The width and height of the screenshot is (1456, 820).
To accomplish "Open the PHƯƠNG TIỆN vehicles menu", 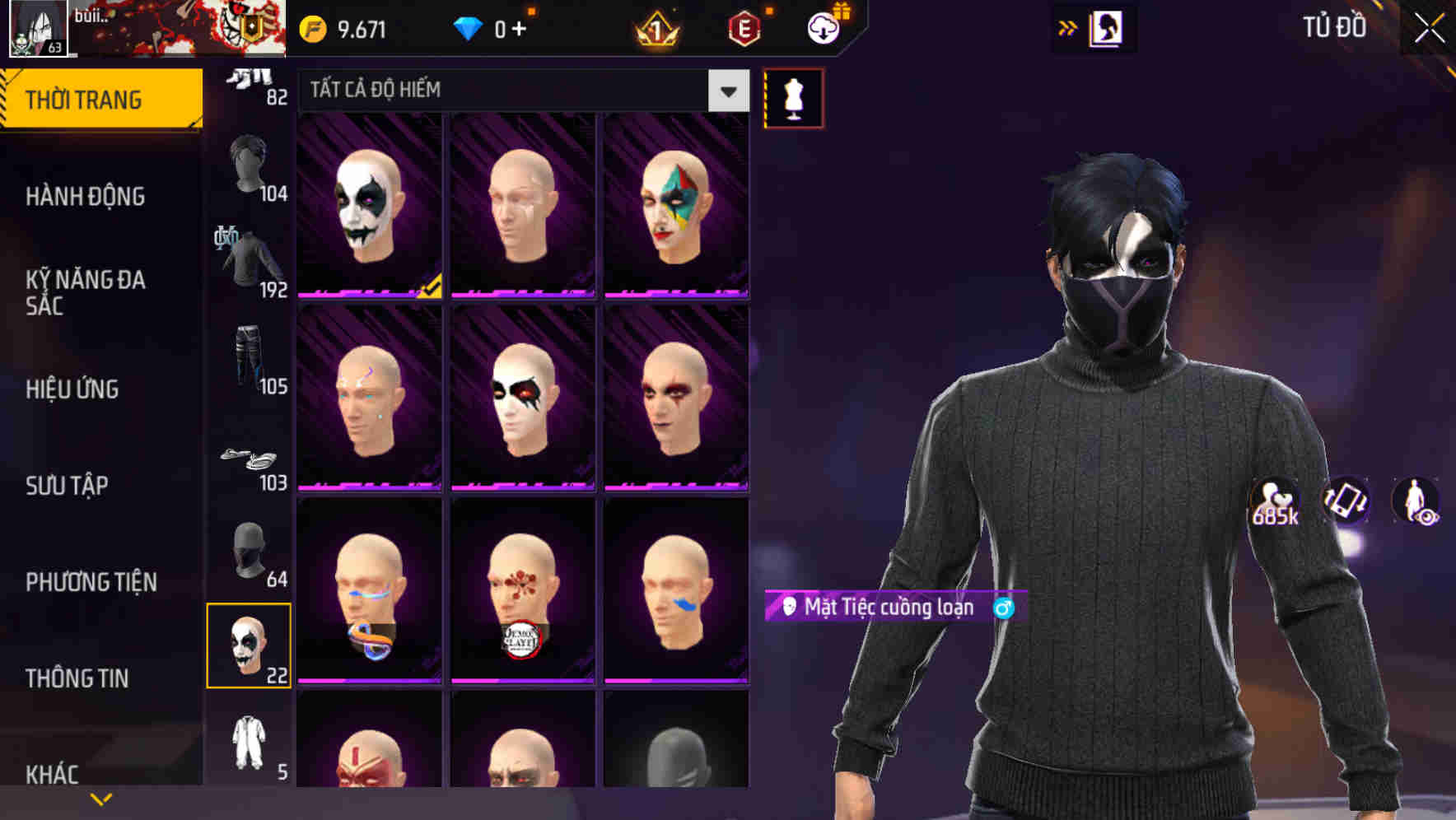I will (x=91, y=581).
